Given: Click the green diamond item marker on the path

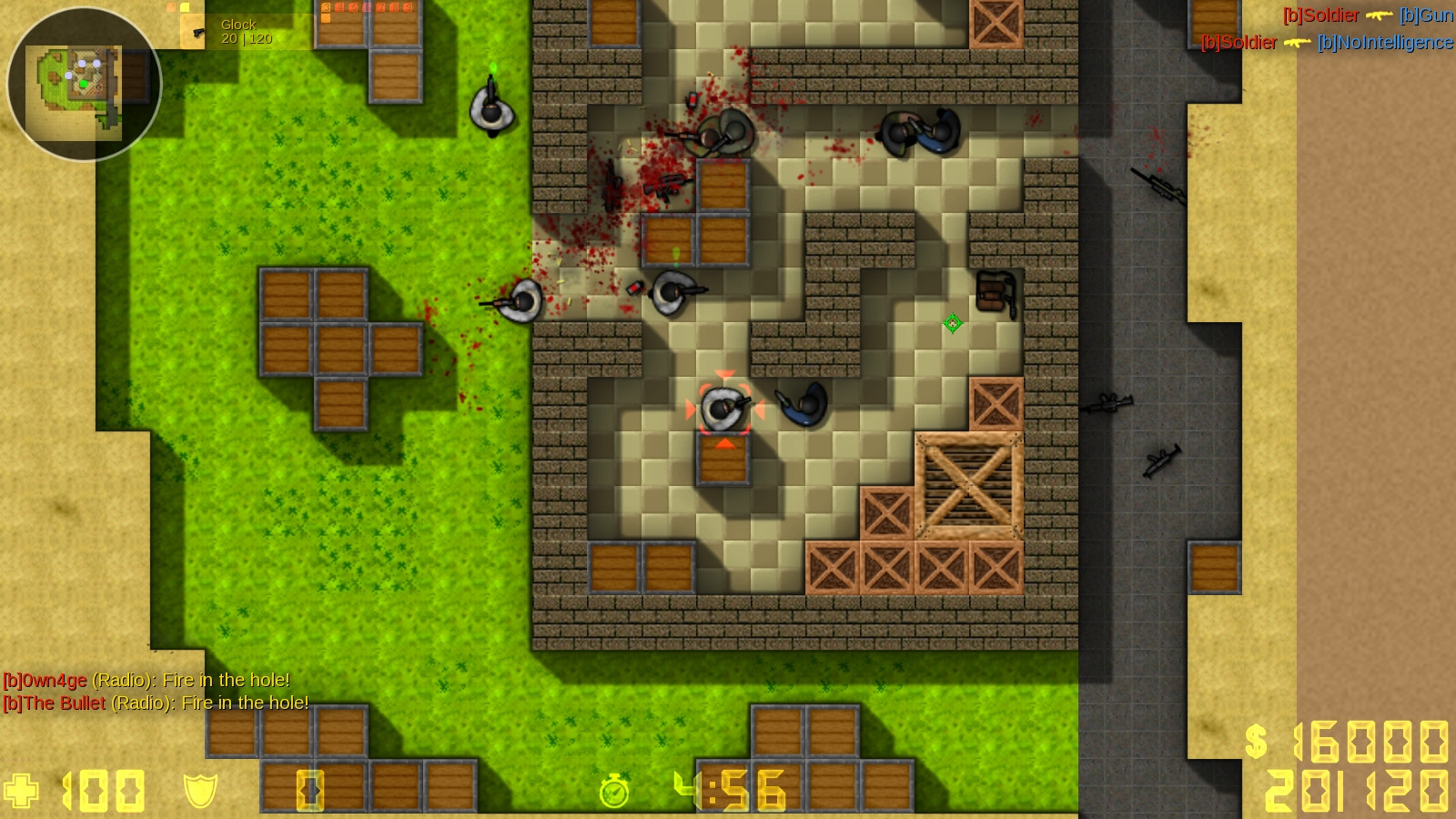Looking at the screenshot, I should coord(953,321).
